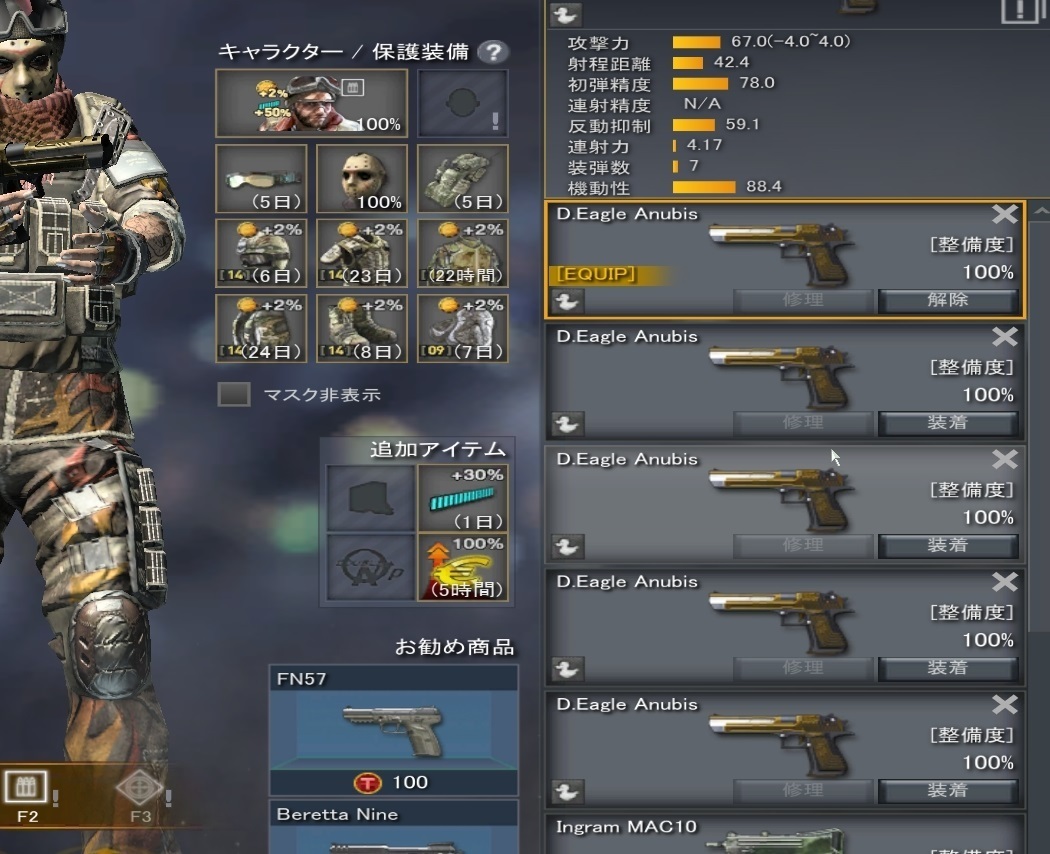Open the help question mark icon
The image size is (1050, 854).
pos(492,52)
